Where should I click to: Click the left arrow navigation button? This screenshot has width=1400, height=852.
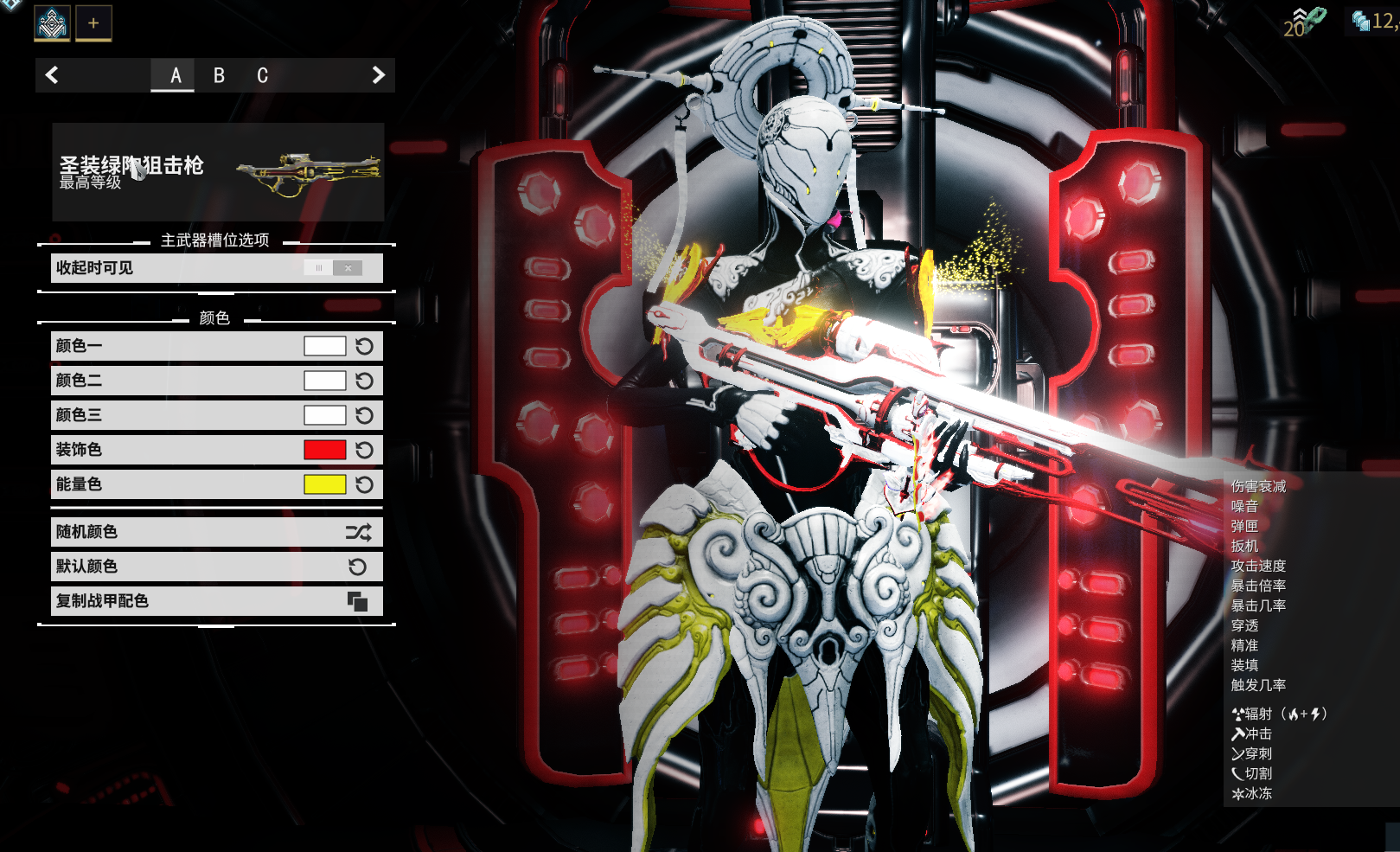click(52, 75)
